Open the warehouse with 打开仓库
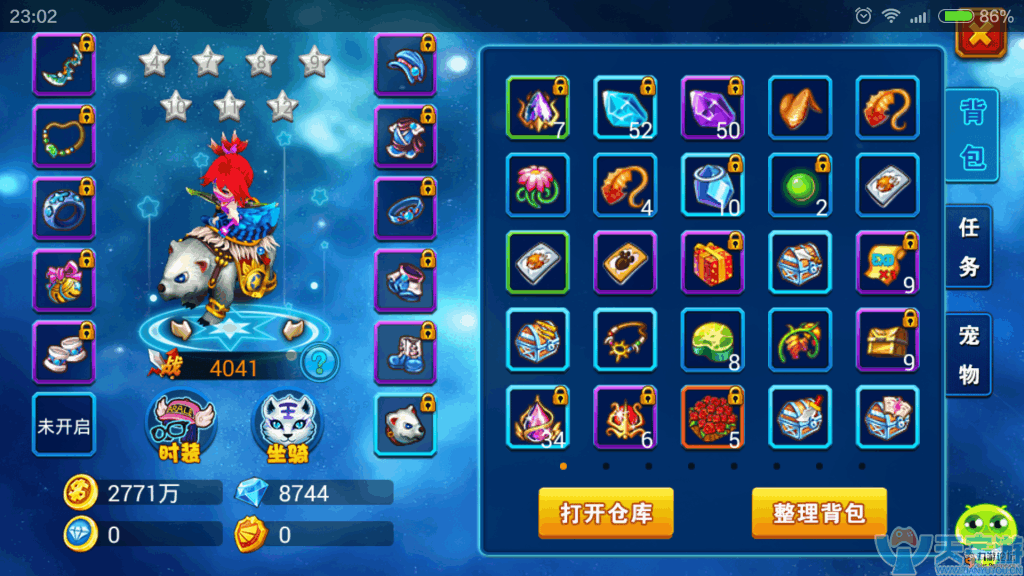The height and width of the screenshot is (576, 1024). 605,513
